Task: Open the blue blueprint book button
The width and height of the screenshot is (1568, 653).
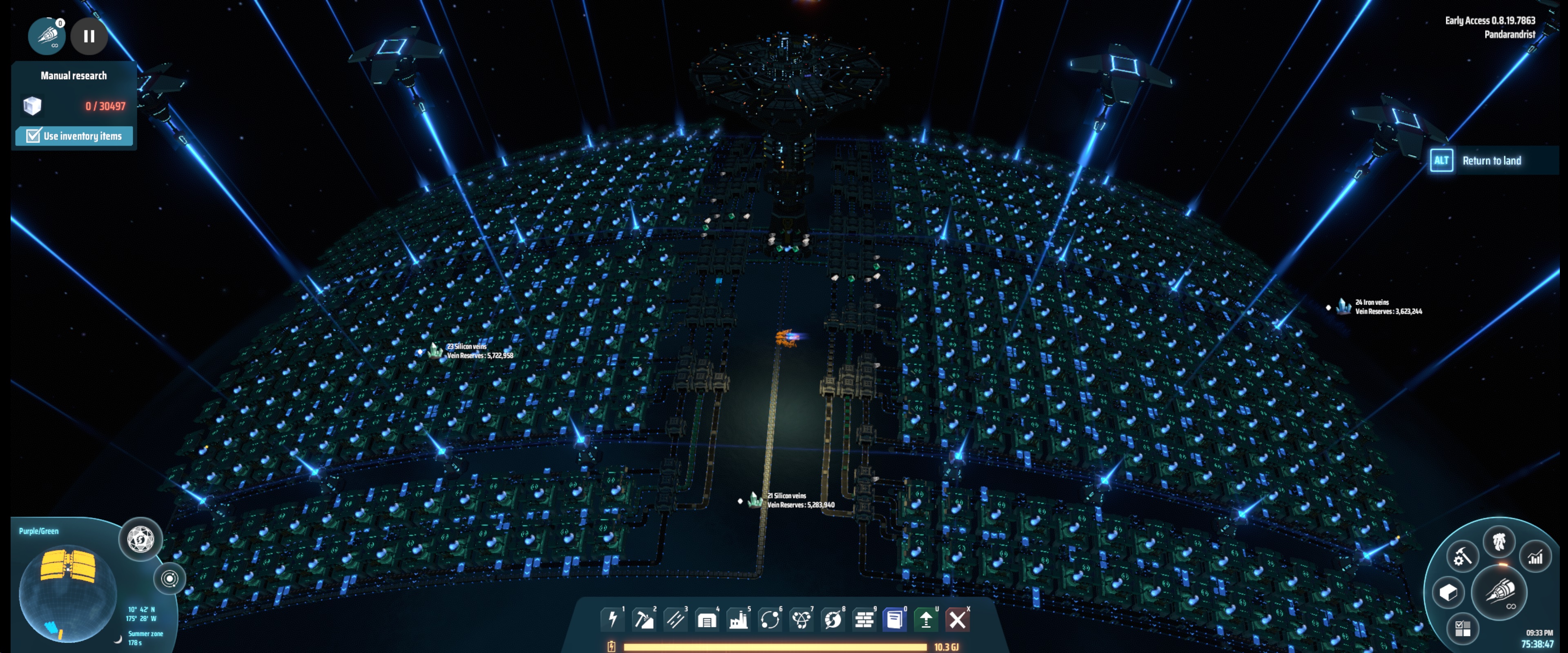Action: 895,620
